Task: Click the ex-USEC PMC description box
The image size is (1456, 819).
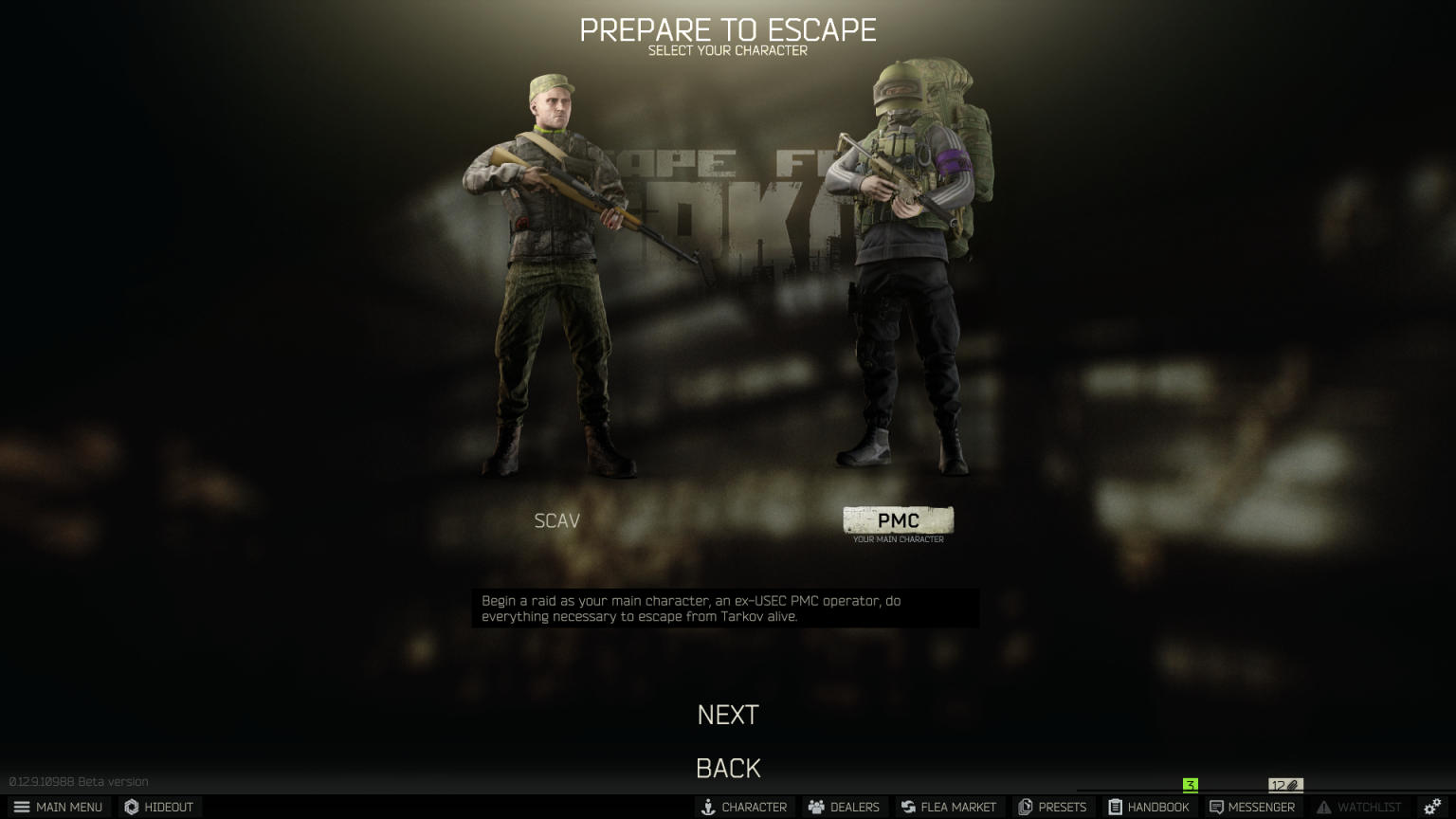Action: [x=726, y=608]
